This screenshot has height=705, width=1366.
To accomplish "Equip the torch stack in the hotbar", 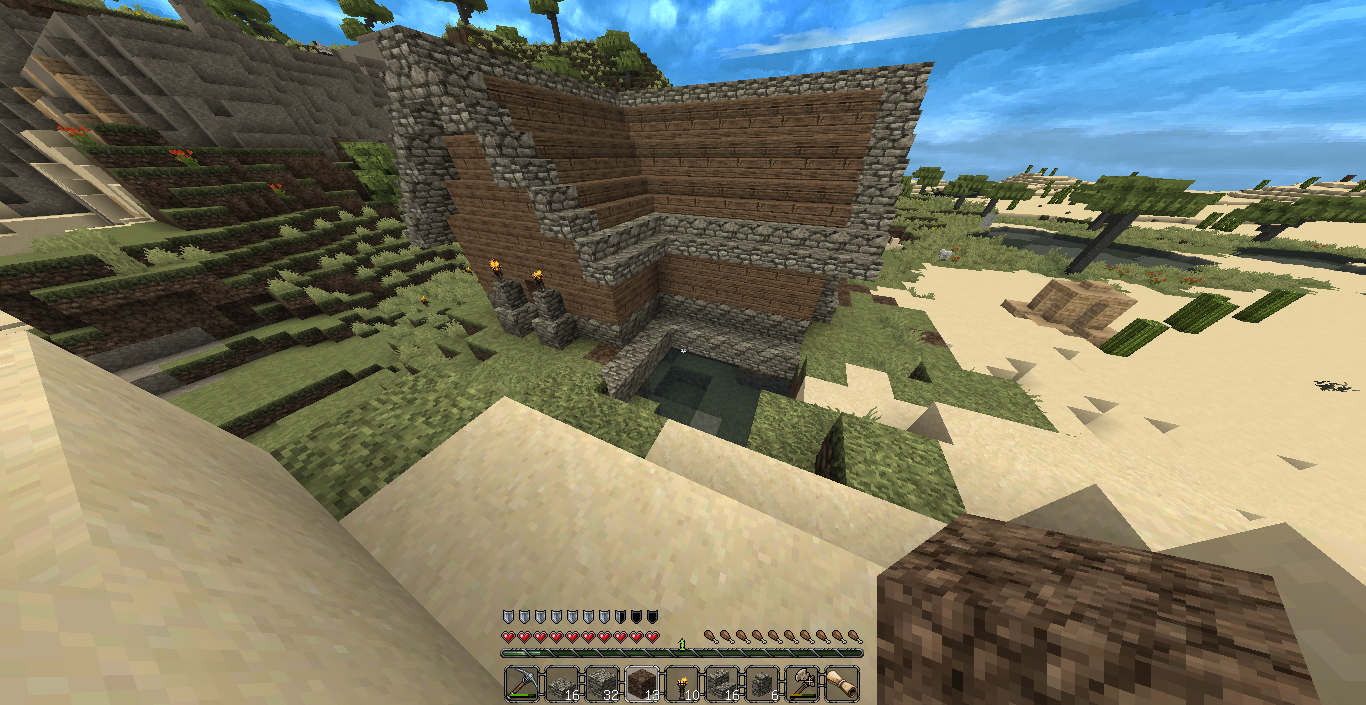I will point(683,683).
